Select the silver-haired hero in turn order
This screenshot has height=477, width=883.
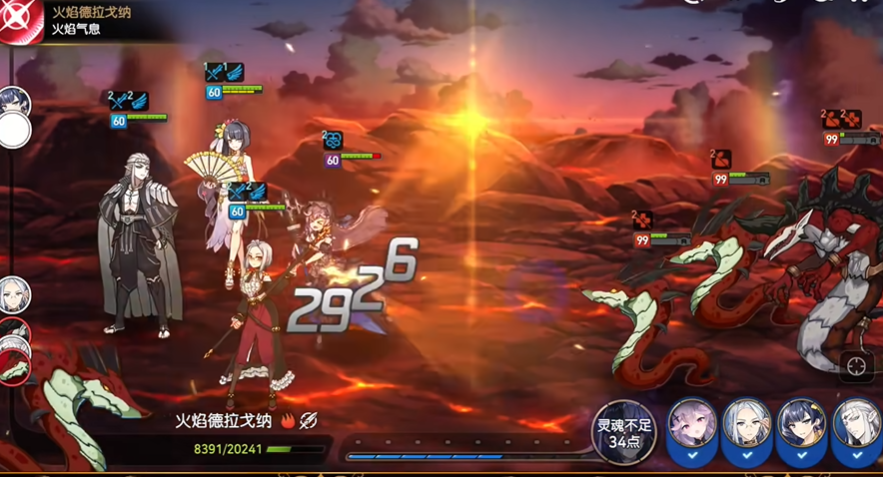click(15, 294)
